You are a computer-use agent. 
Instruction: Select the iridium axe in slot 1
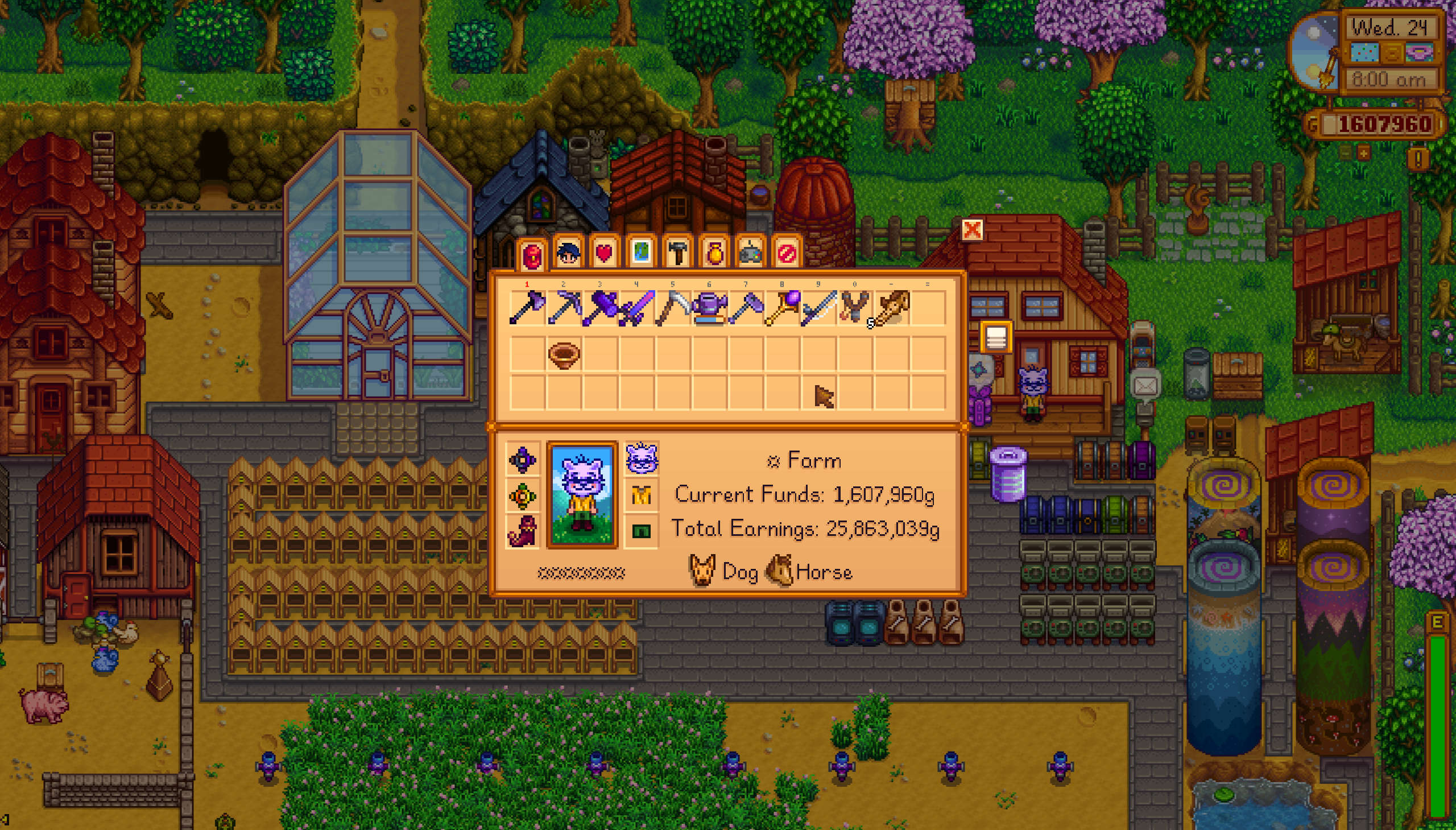(x=527, y=308)
